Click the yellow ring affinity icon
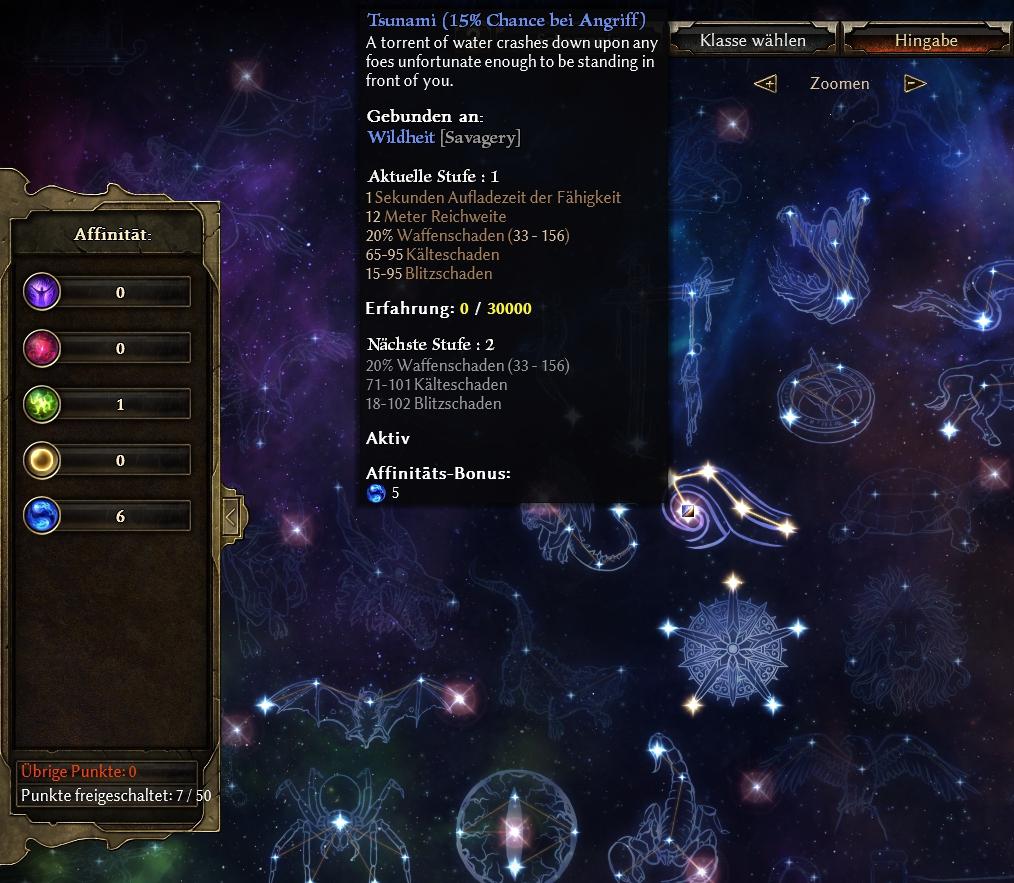 tap(43, 460)
